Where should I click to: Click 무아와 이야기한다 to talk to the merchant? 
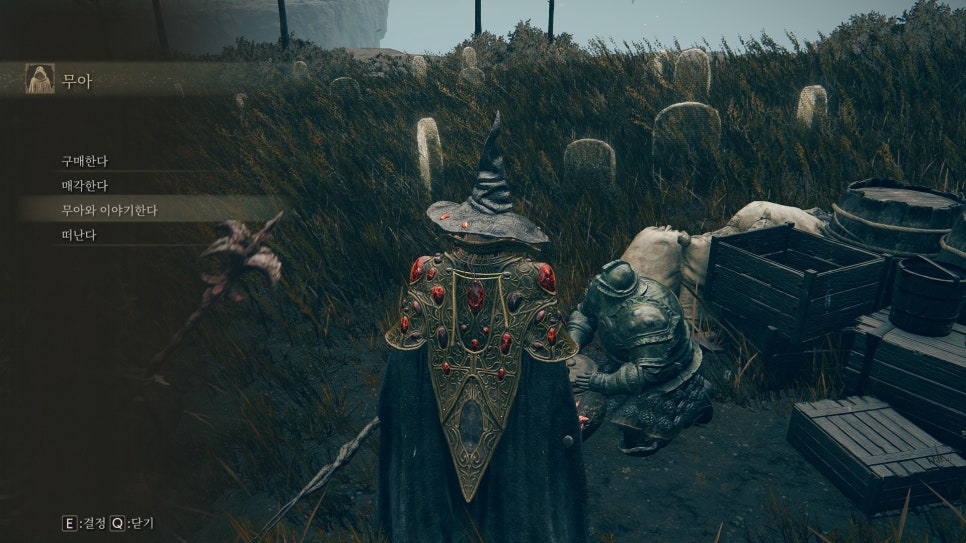coord(110,210)
